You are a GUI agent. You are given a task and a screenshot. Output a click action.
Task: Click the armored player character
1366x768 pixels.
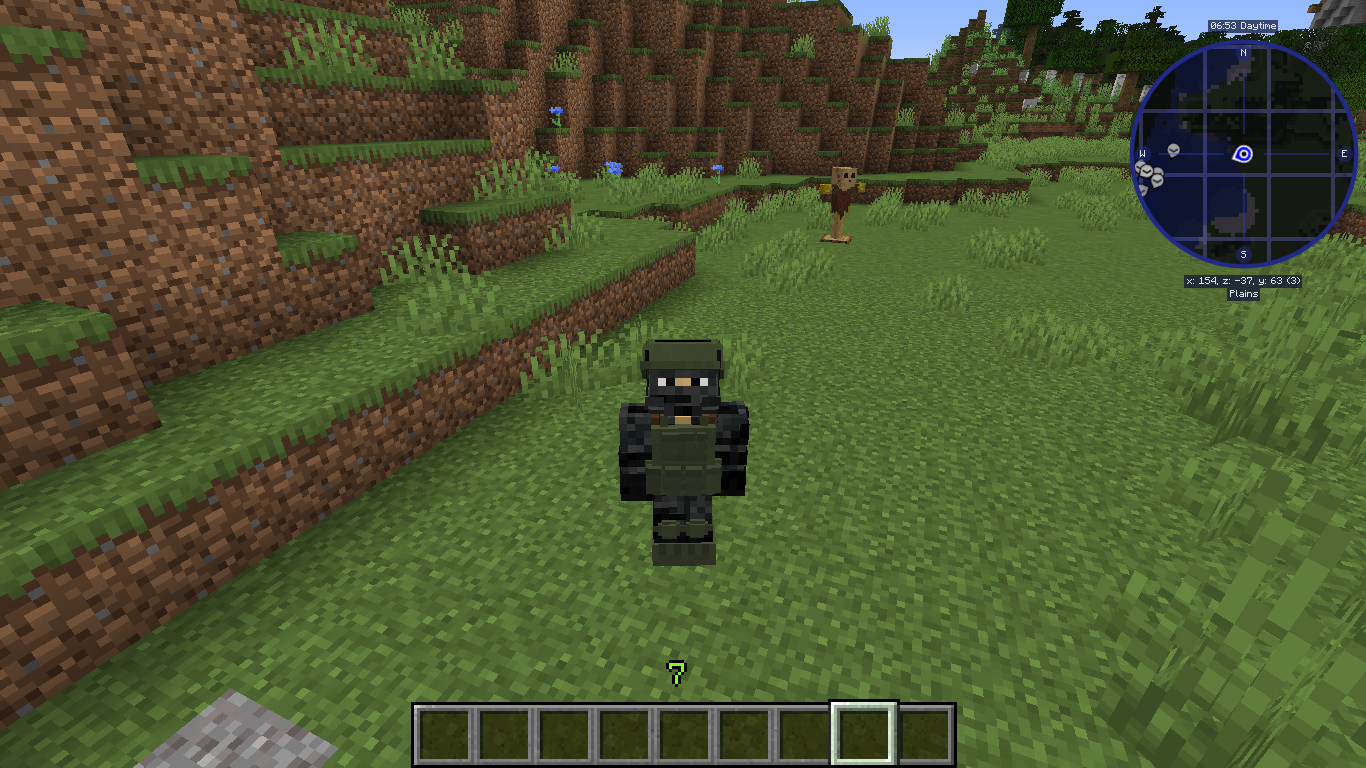click(683, 450)
